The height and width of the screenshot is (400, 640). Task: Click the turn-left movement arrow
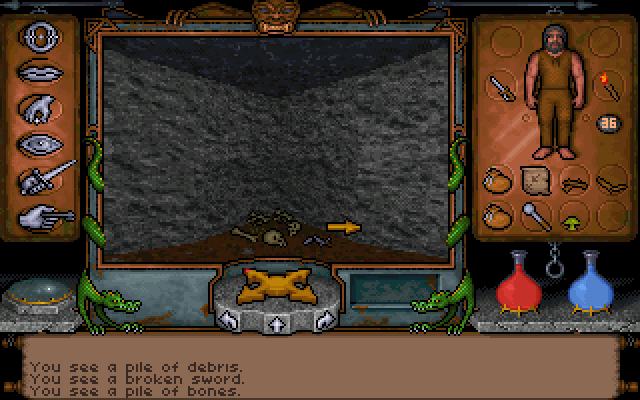tap(229, 322)
